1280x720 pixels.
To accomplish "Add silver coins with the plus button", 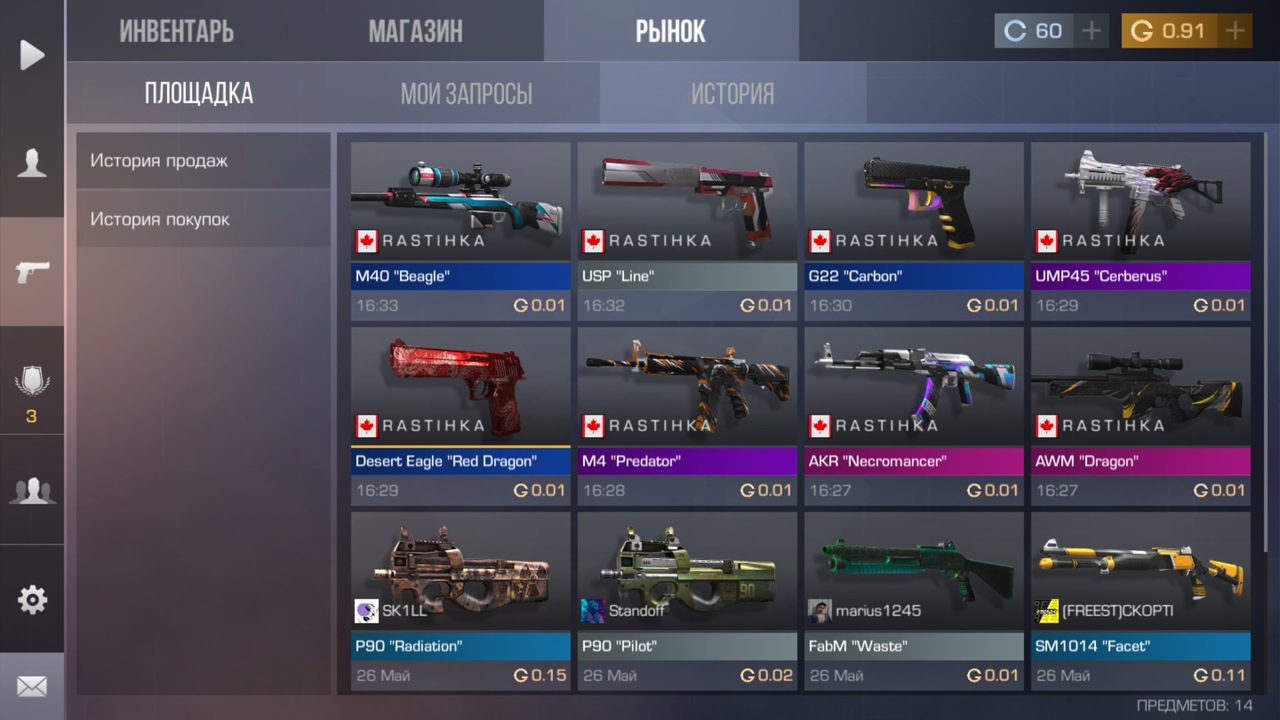I will 1092,31.
